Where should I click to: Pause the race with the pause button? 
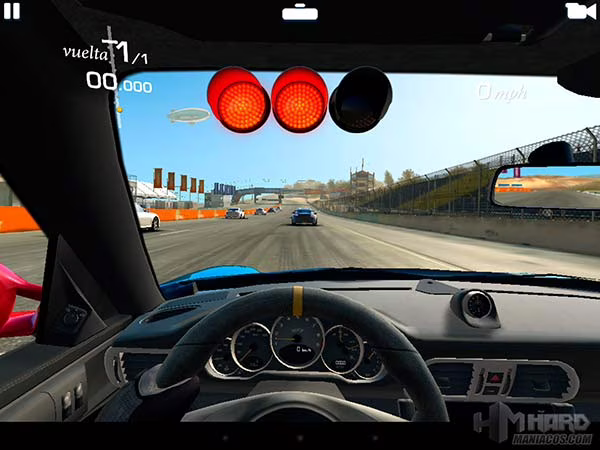12,10
